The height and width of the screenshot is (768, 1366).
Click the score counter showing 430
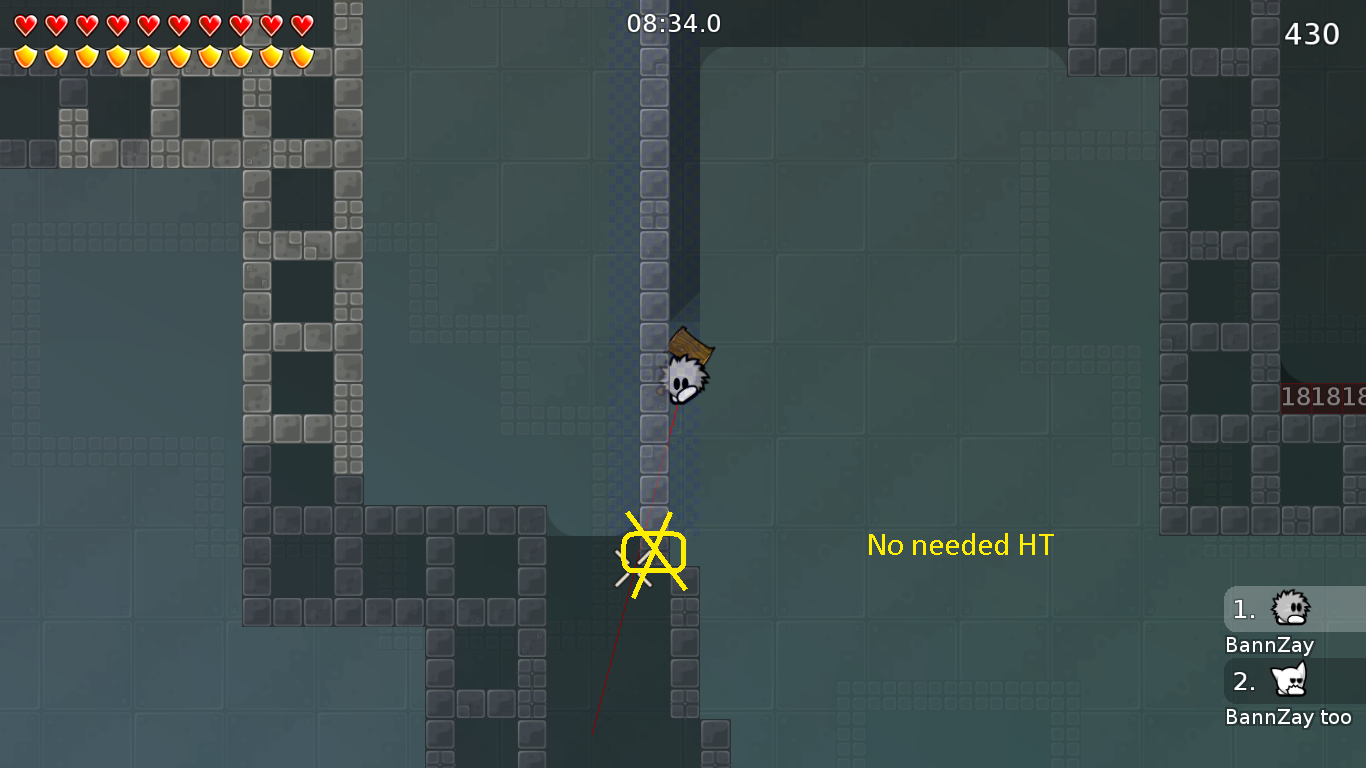click(1311, 33)
